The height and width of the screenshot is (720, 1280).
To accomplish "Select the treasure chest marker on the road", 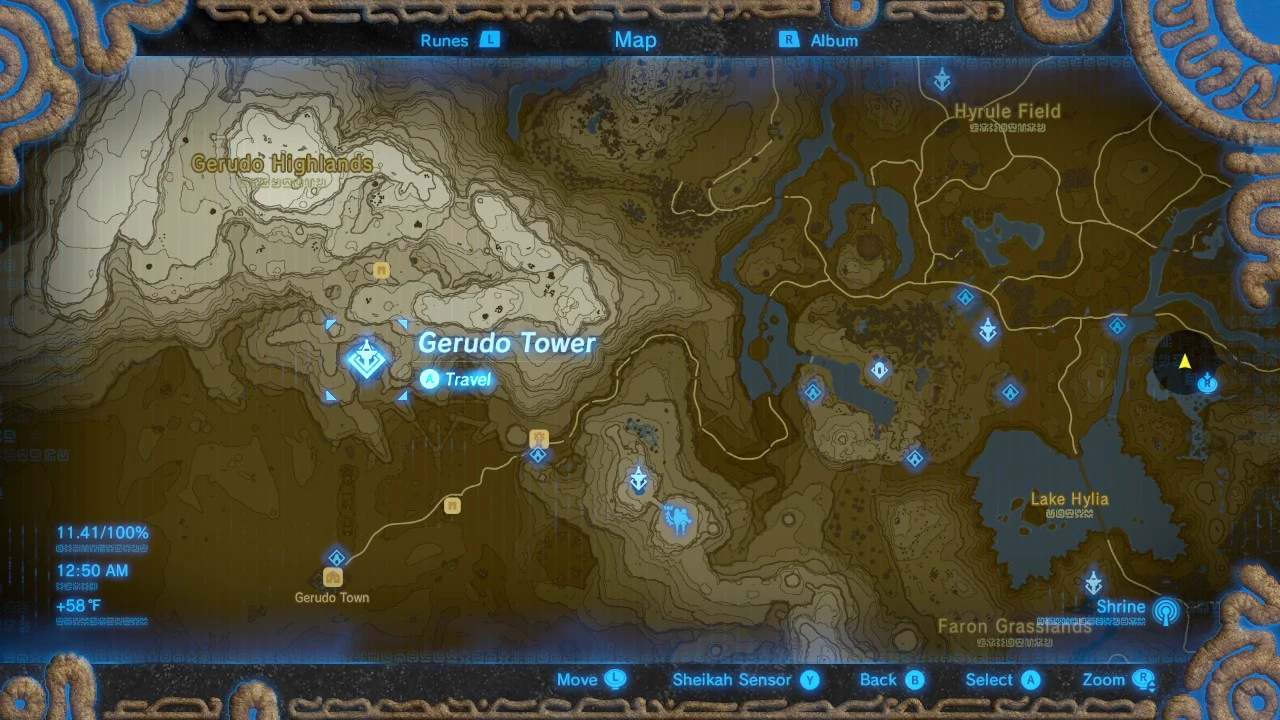I will click(x=451, y=507).
